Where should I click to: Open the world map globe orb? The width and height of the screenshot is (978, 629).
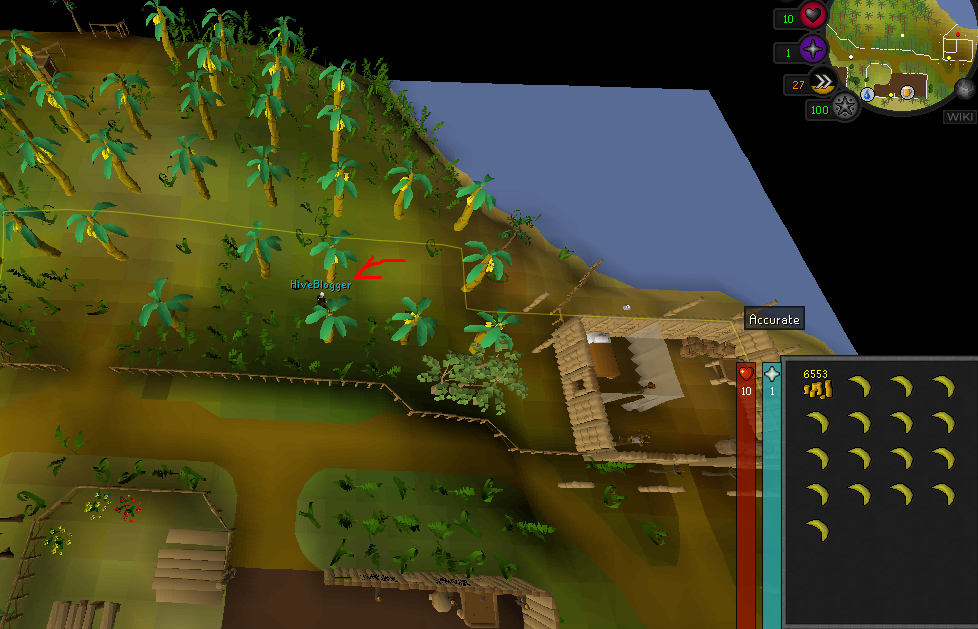click(965, 88)
